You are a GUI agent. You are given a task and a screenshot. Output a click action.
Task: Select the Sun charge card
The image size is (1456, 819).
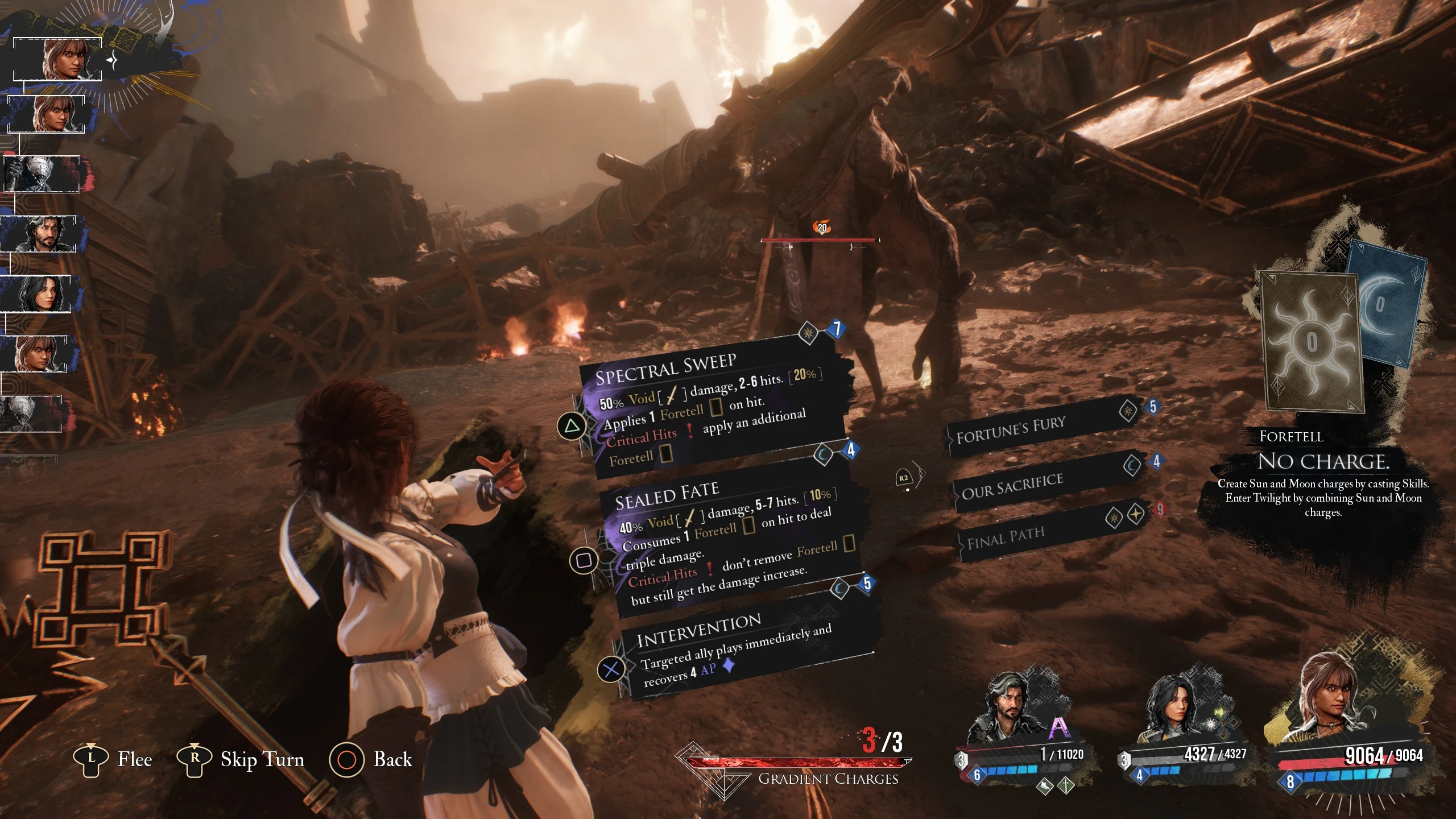pyautogui.click(x=1311, y=341)
